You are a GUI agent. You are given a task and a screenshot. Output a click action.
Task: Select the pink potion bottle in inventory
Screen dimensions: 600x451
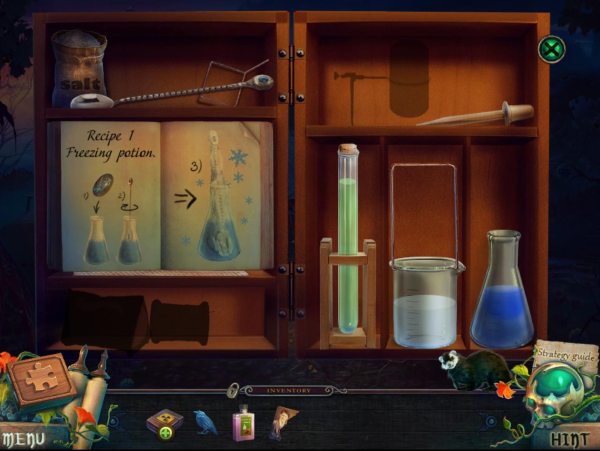(242, 422)
